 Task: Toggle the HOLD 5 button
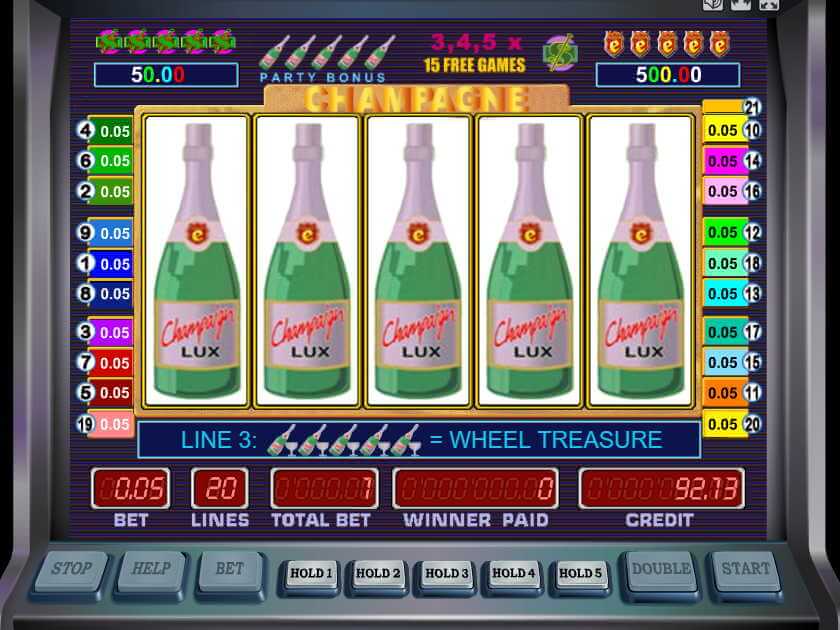tap(581, 574)
